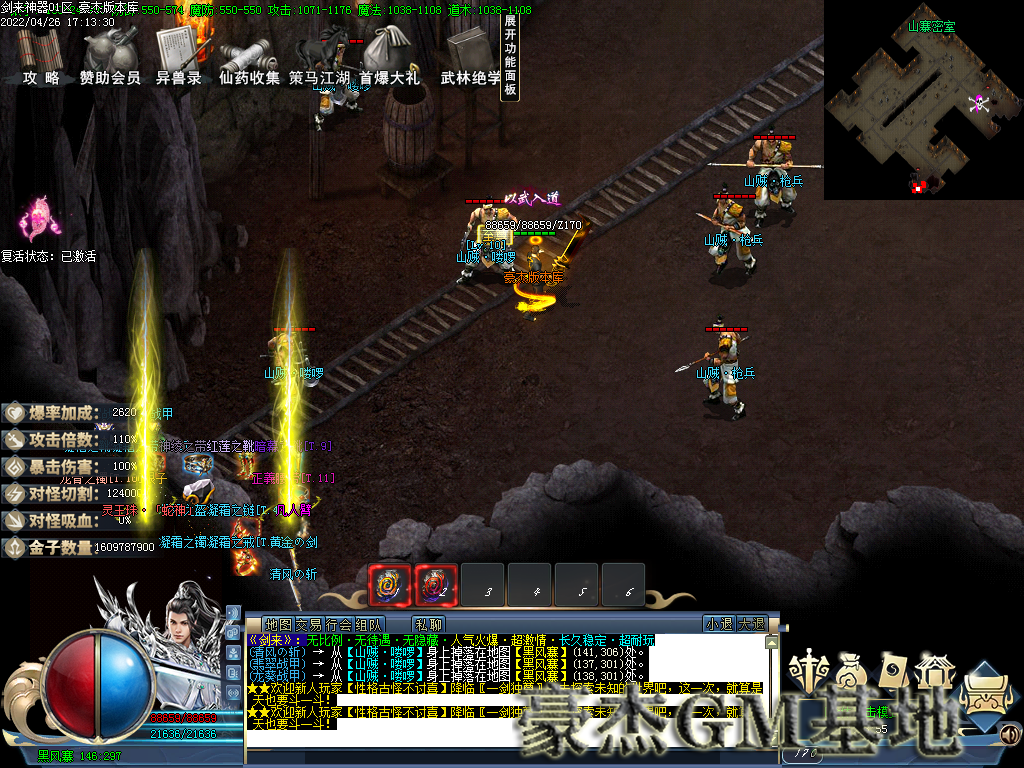Click the 山寨密室 minimap
The height and width of the screenshot is (768, 1024).
[x=922, y=100]
